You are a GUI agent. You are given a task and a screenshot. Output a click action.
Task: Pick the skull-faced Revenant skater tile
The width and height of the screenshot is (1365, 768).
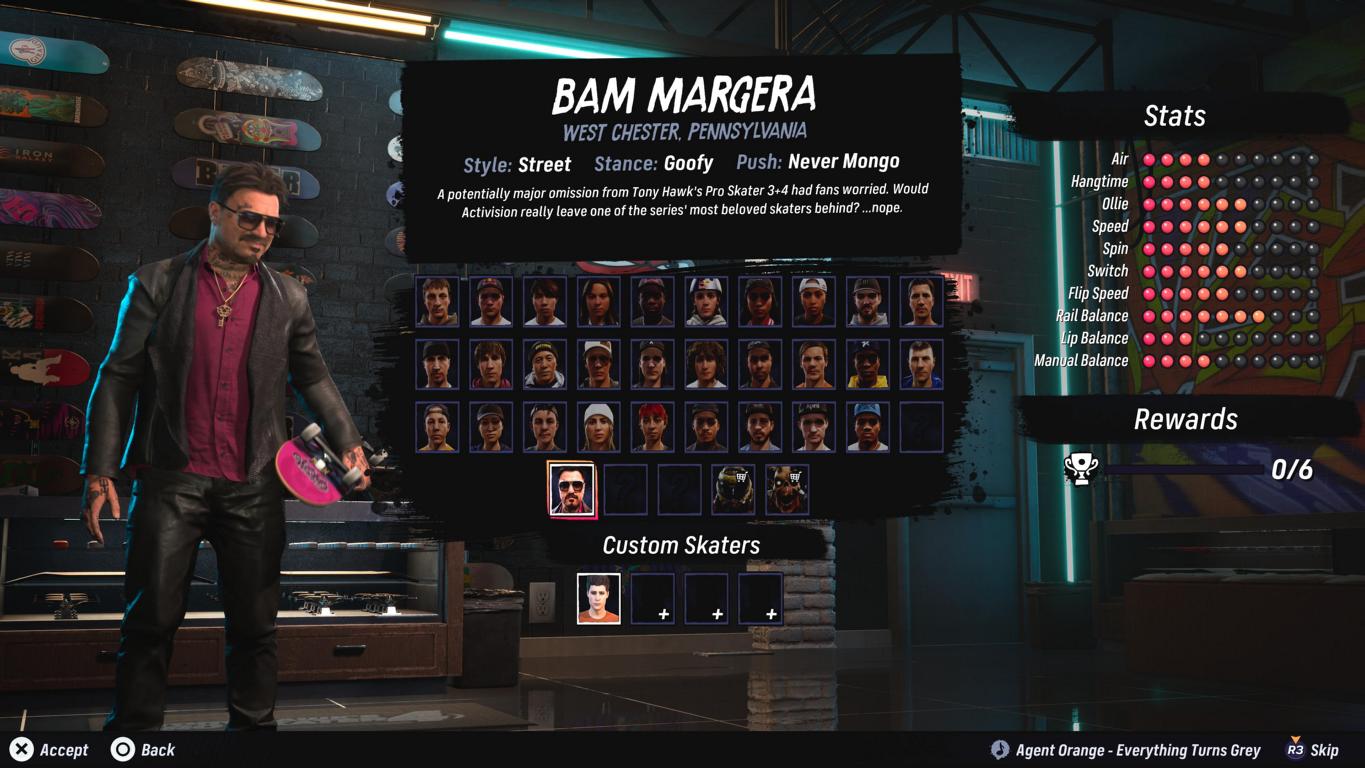pos(787,489)
